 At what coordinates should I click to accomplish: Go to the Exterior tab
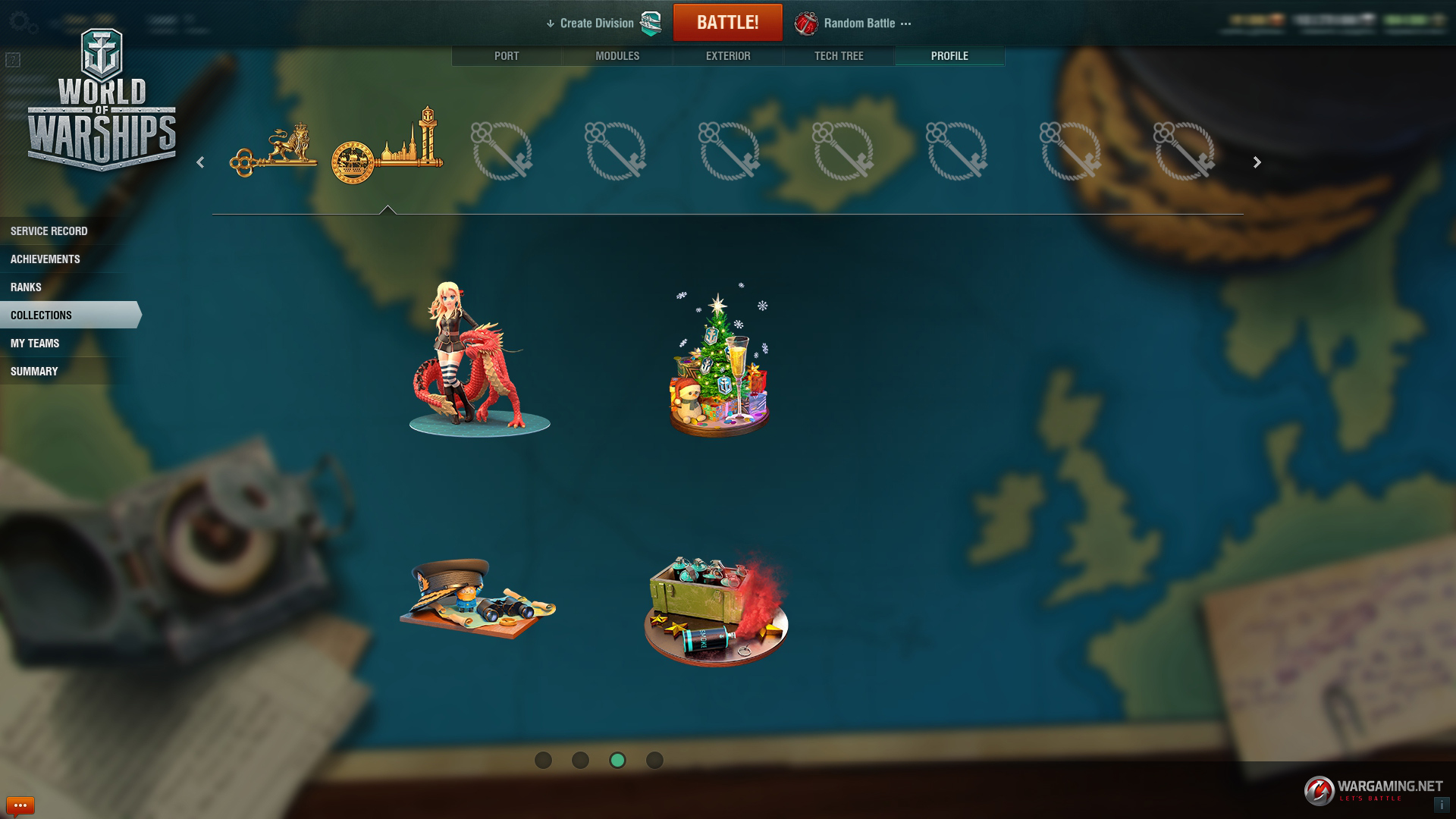click(x=728, y=56)
